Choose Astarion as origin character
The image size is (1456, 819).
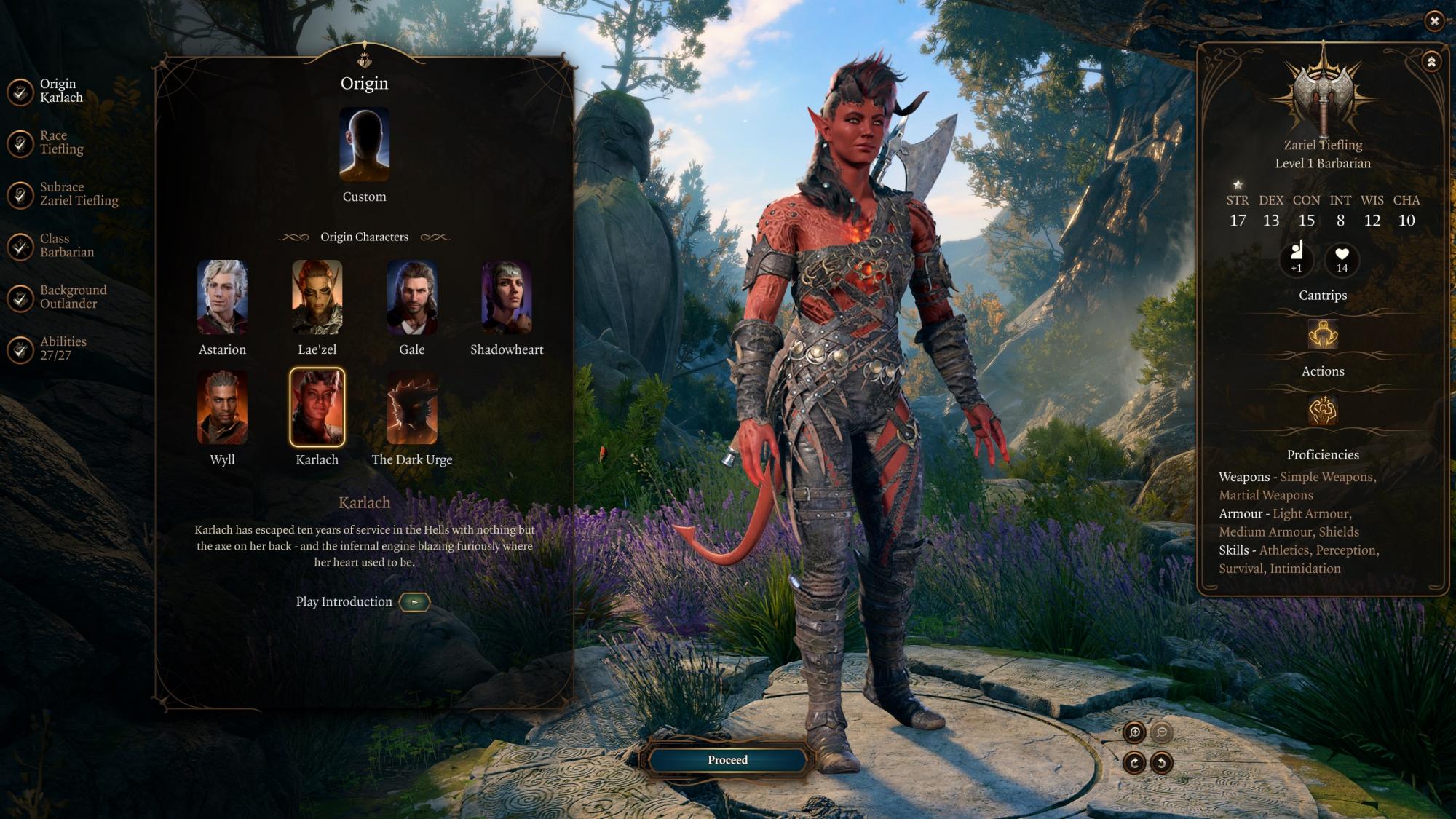(x=222, y=298)
